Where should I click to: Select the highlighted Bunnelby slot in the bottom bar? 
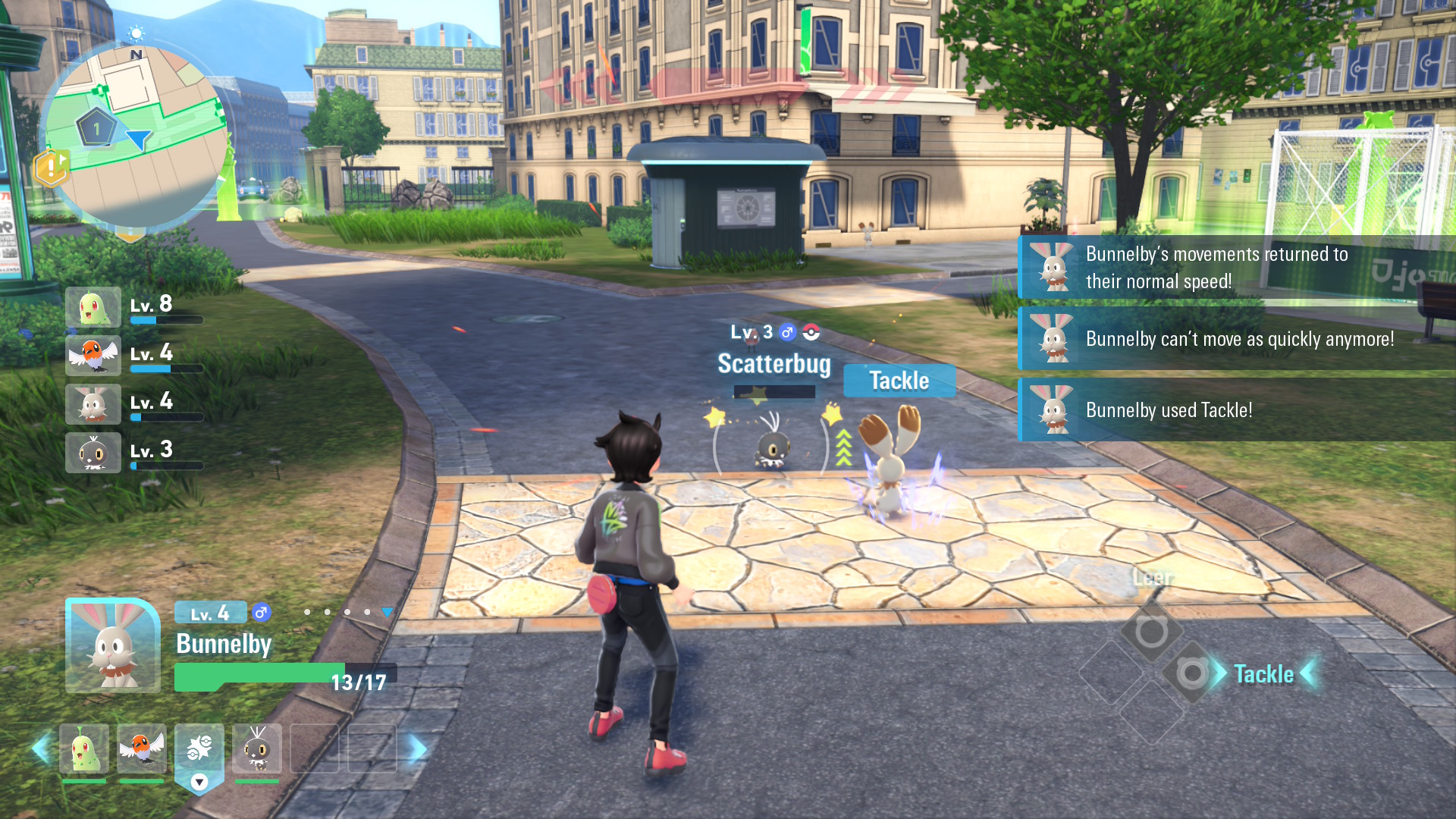point(199,751)
